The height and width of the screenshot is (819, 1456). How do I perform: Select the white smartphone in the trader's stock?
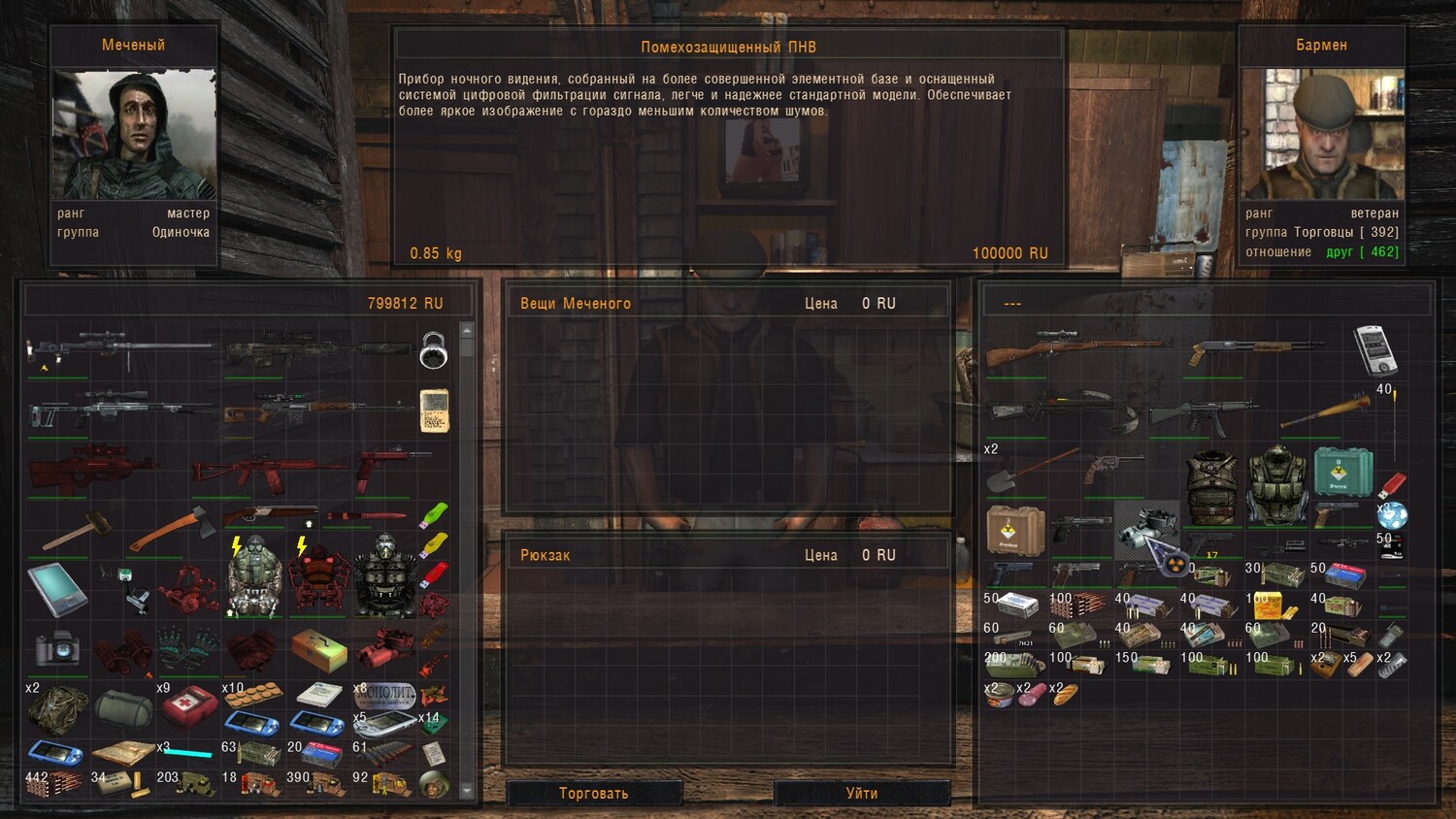coord(1374,349)
